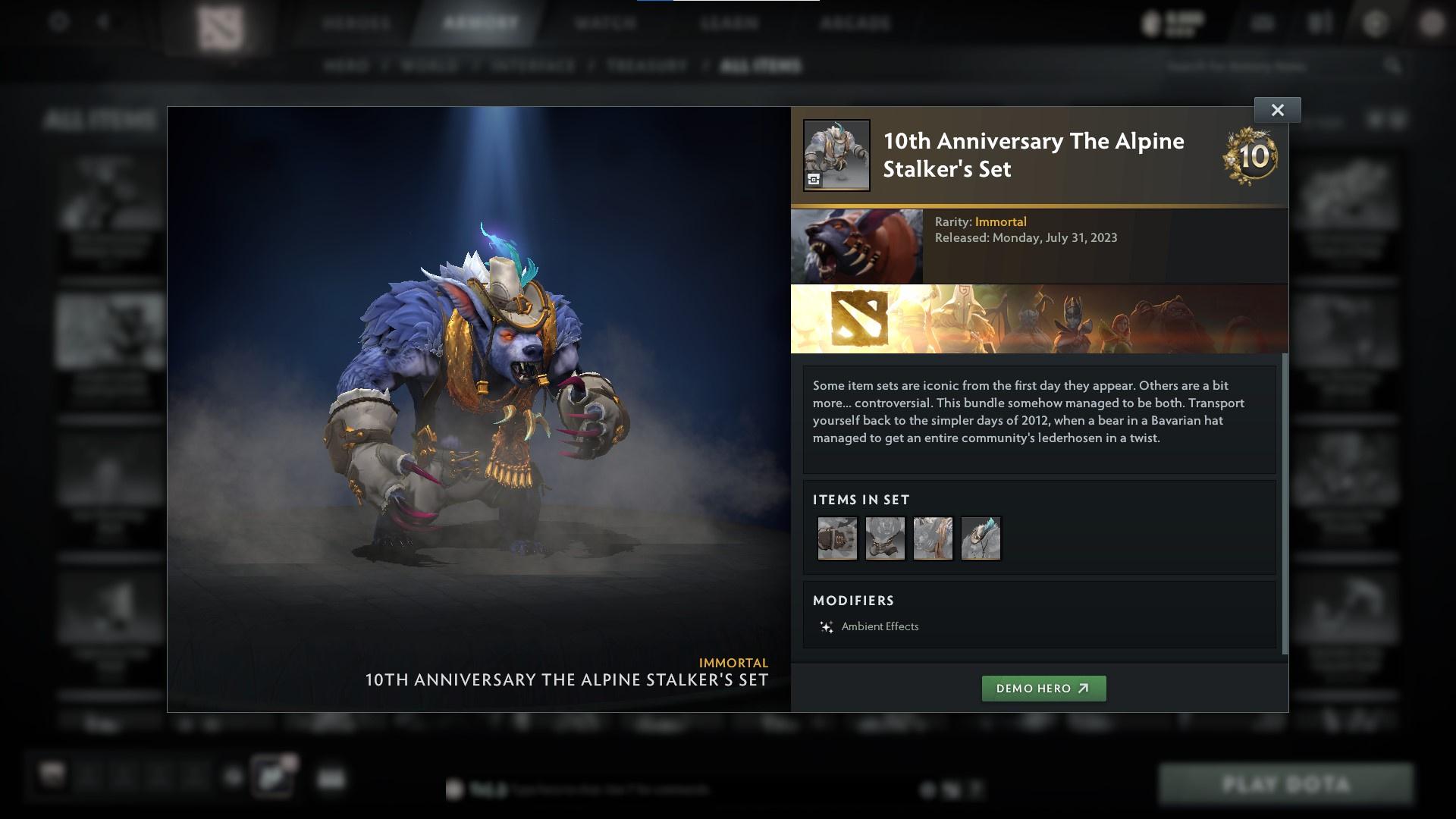Open the HERO category in the breadcrumb
Image resolution: width=1456 pixels, height=819 pixels.
pos(348,66)
